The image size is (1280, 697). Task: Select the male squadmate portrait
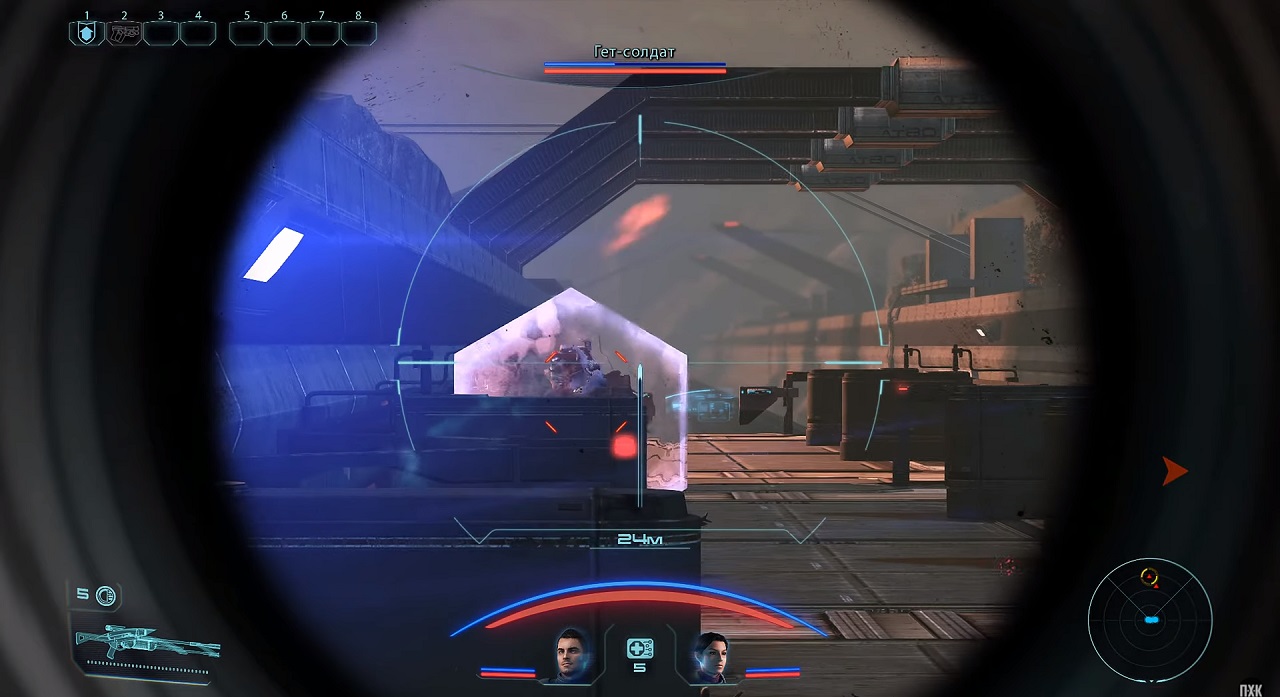[573, 654]
